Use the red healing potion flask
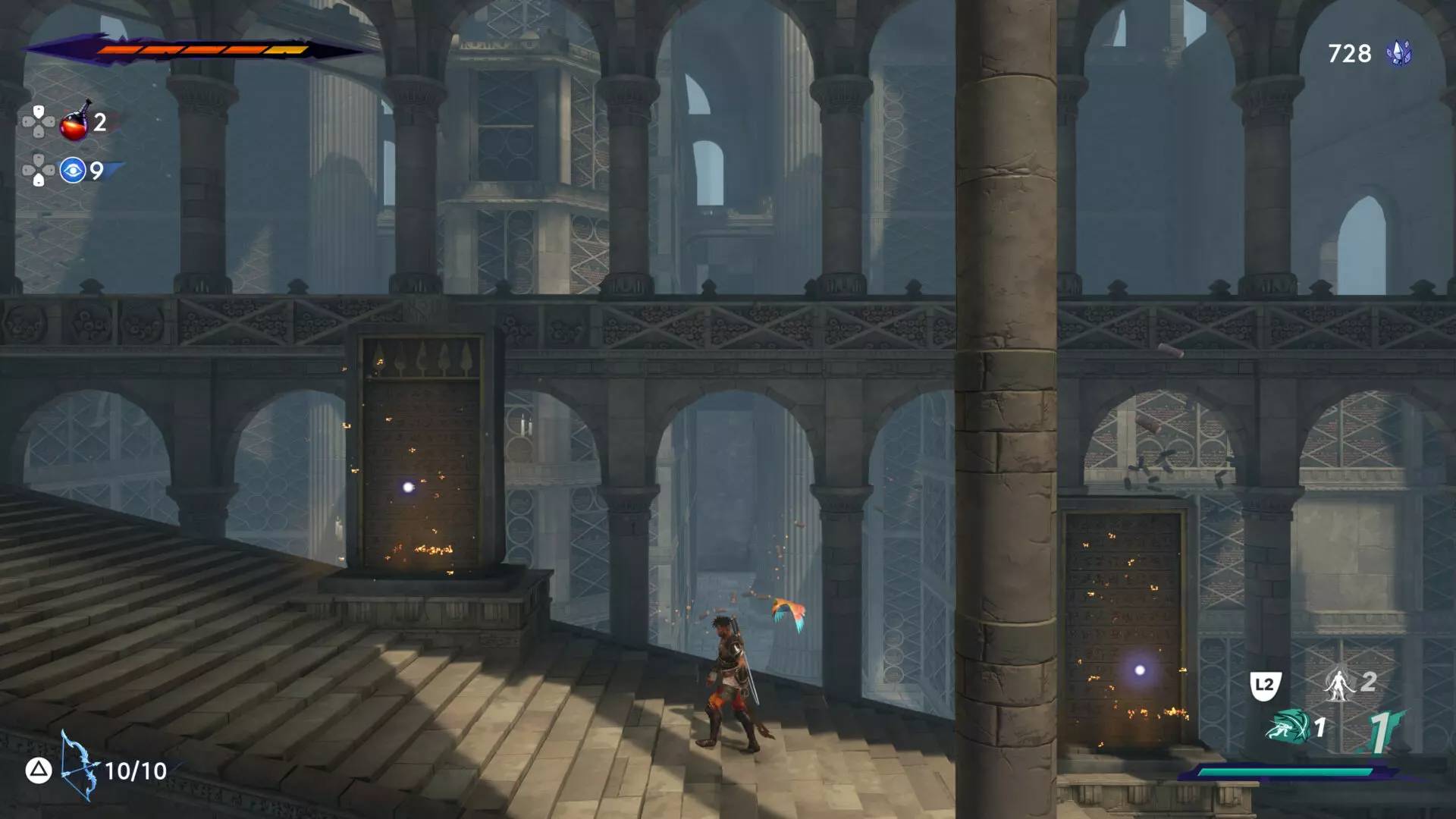The width and height of the screenshot is (1456, 819). (75, 122)
